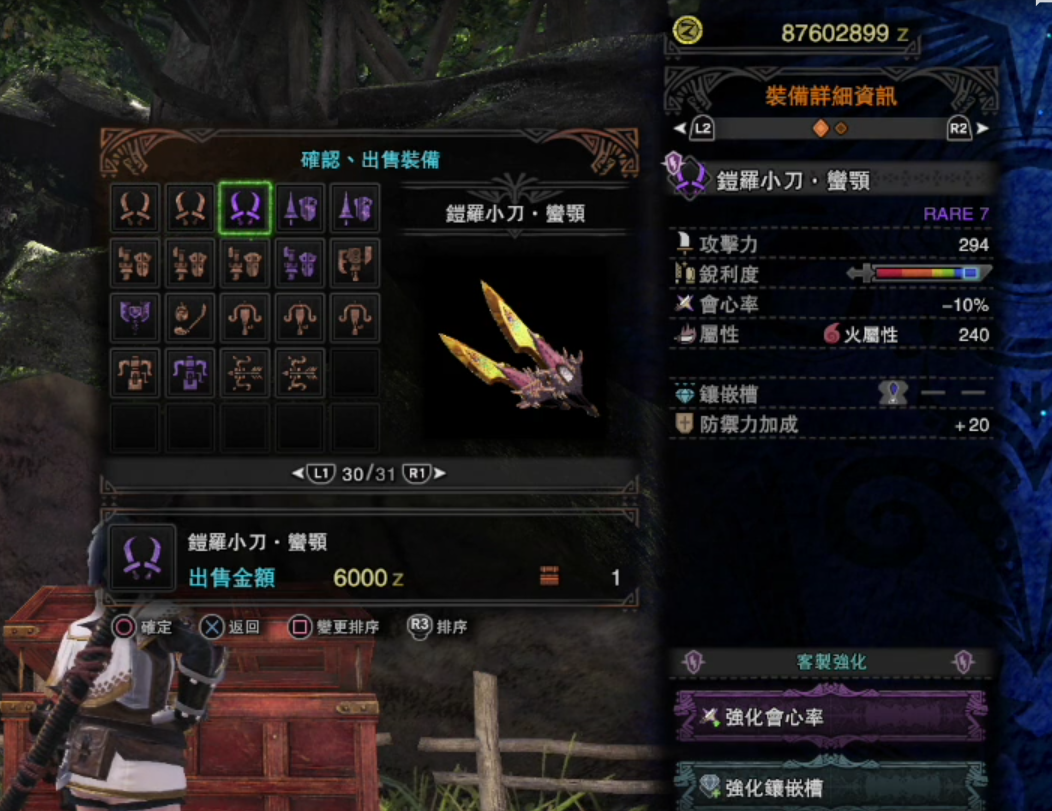Choose the orange switch axe slot

point(354,263)
